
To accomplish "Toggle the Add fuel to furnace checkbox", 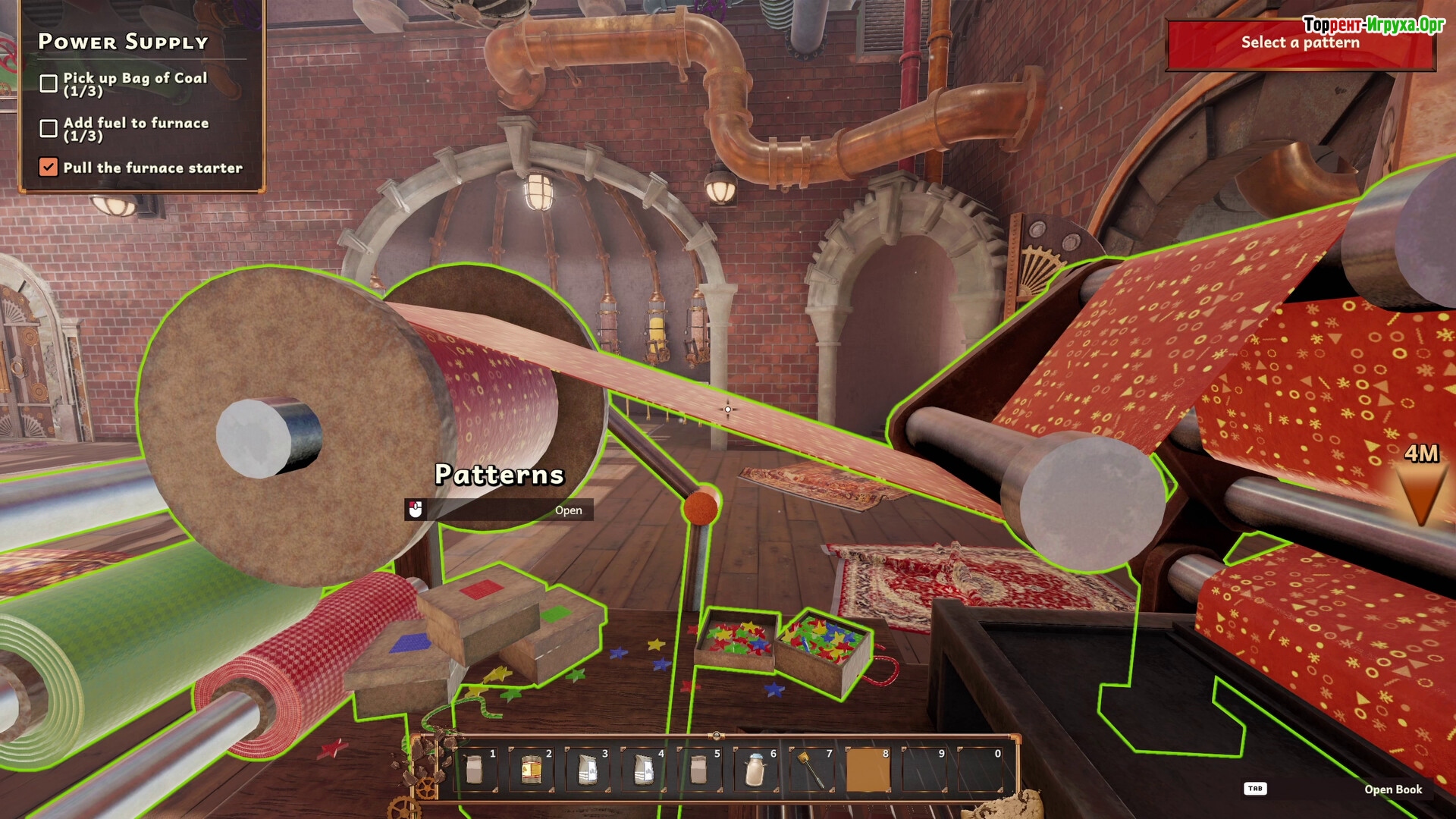I will pyautogui.click(x=49, y=128).
